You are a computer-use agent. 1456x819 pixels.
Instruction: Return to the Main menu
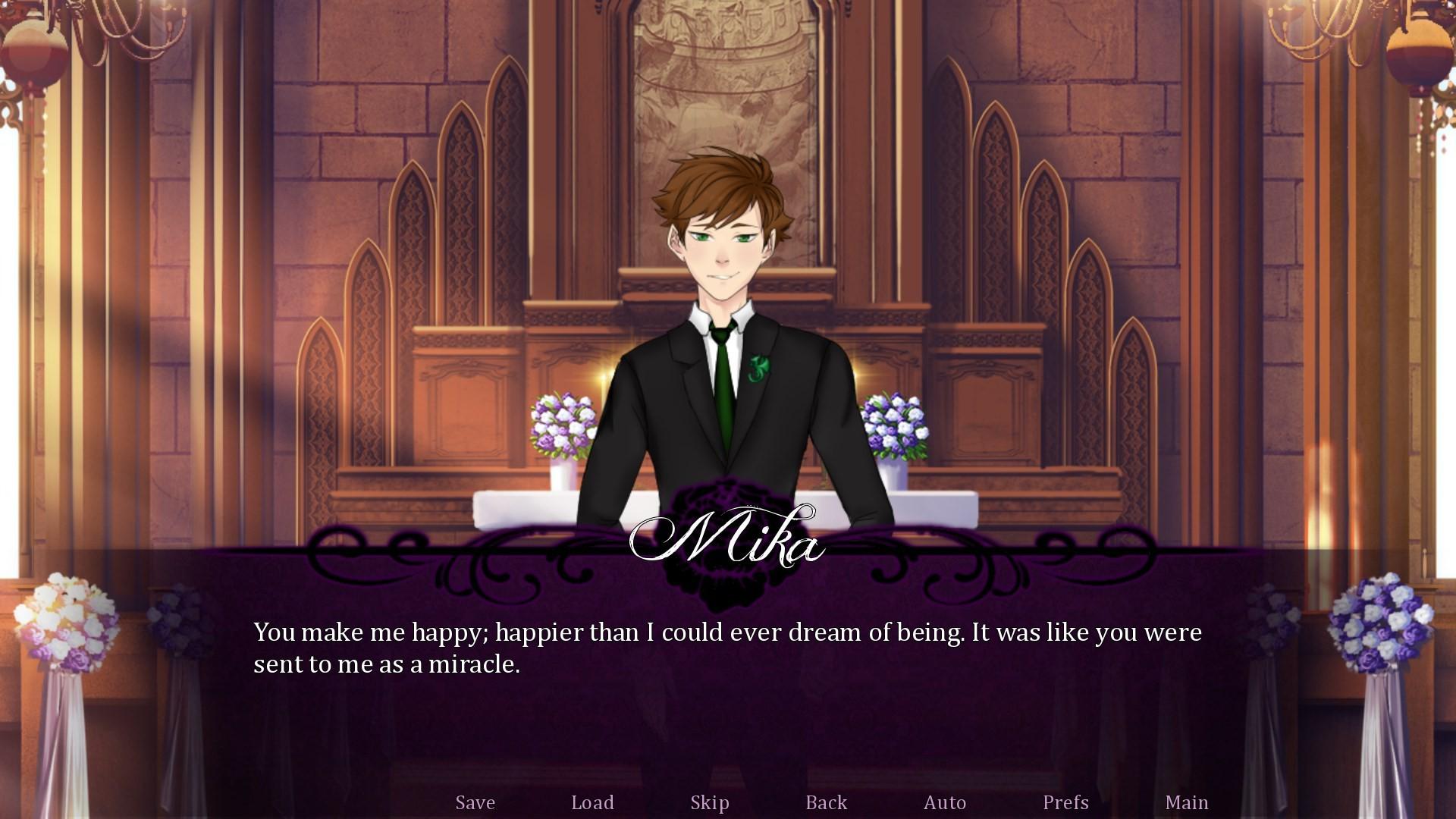click(x=1187, y=802)
